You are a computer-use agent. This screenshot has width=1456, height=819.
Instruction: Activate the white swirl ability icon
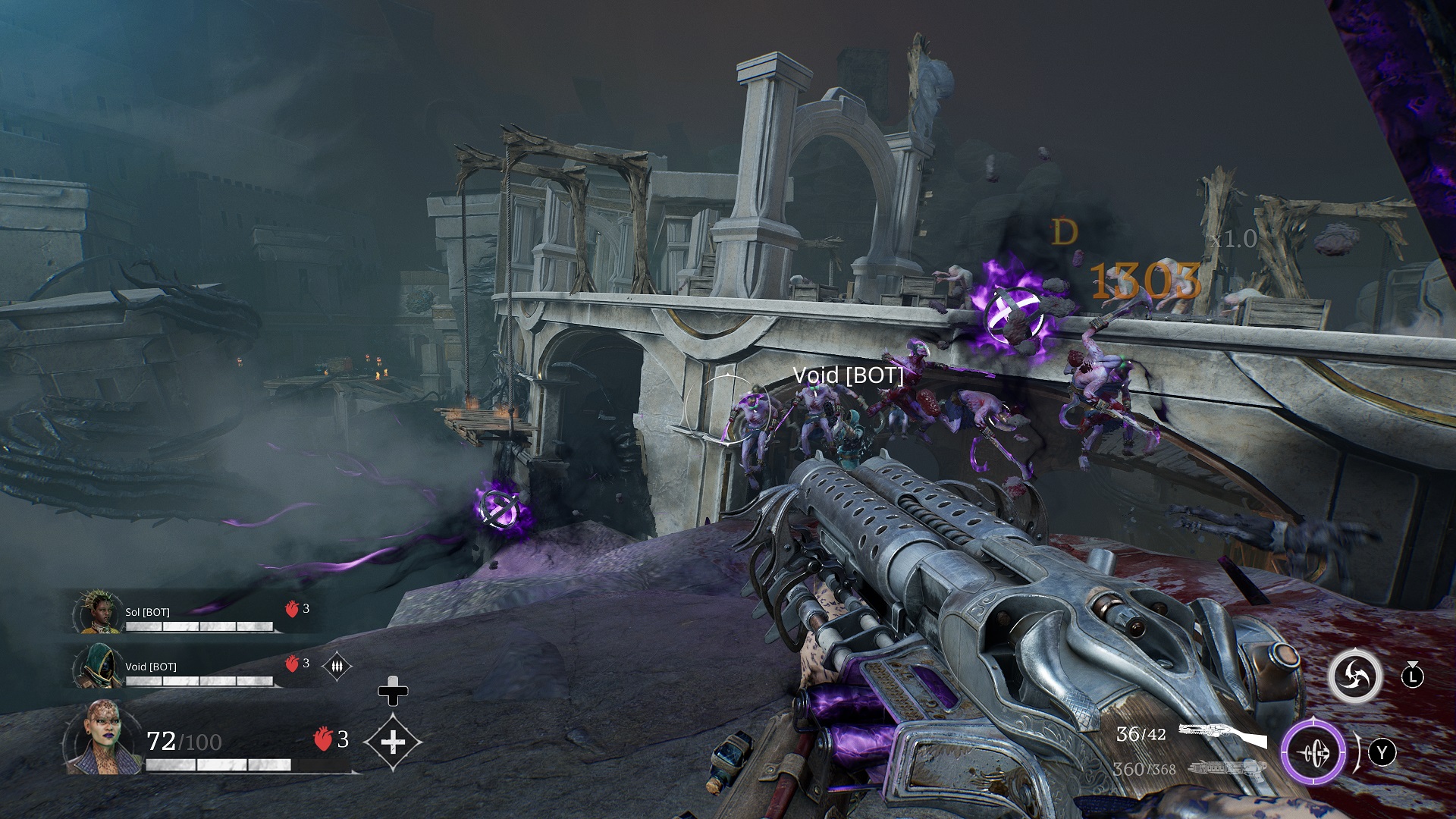click(1354, 675)
